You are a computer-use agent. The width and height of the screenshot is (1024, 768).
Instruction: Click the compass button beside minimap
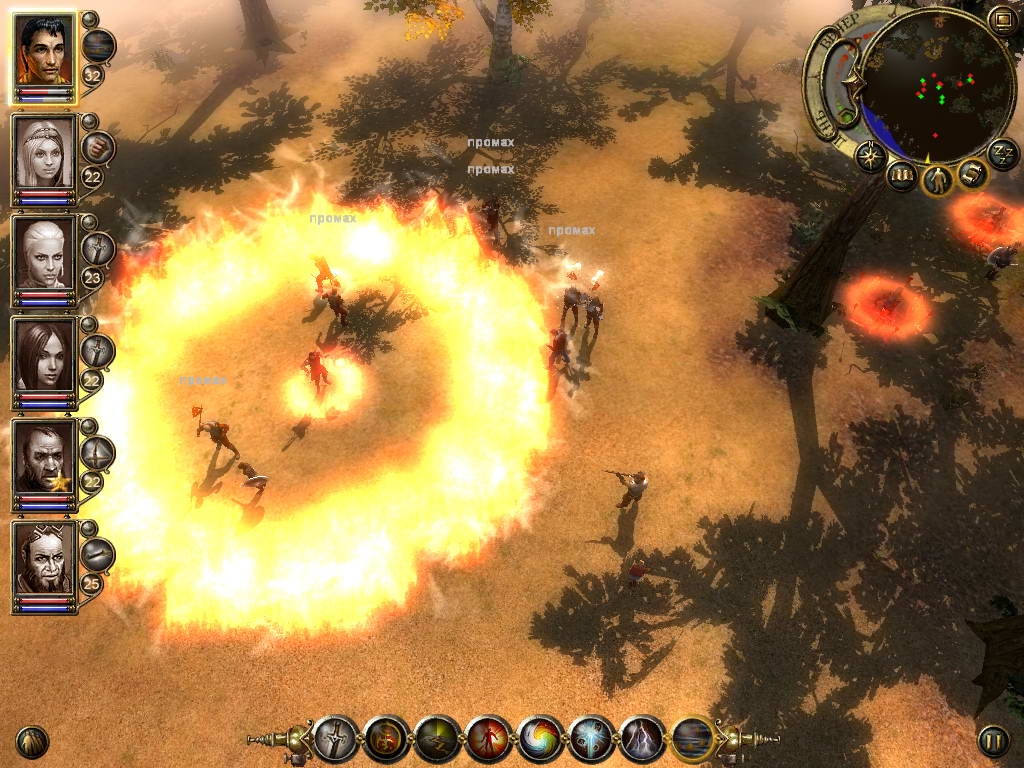pyautogui.click(x=871, y=156)
